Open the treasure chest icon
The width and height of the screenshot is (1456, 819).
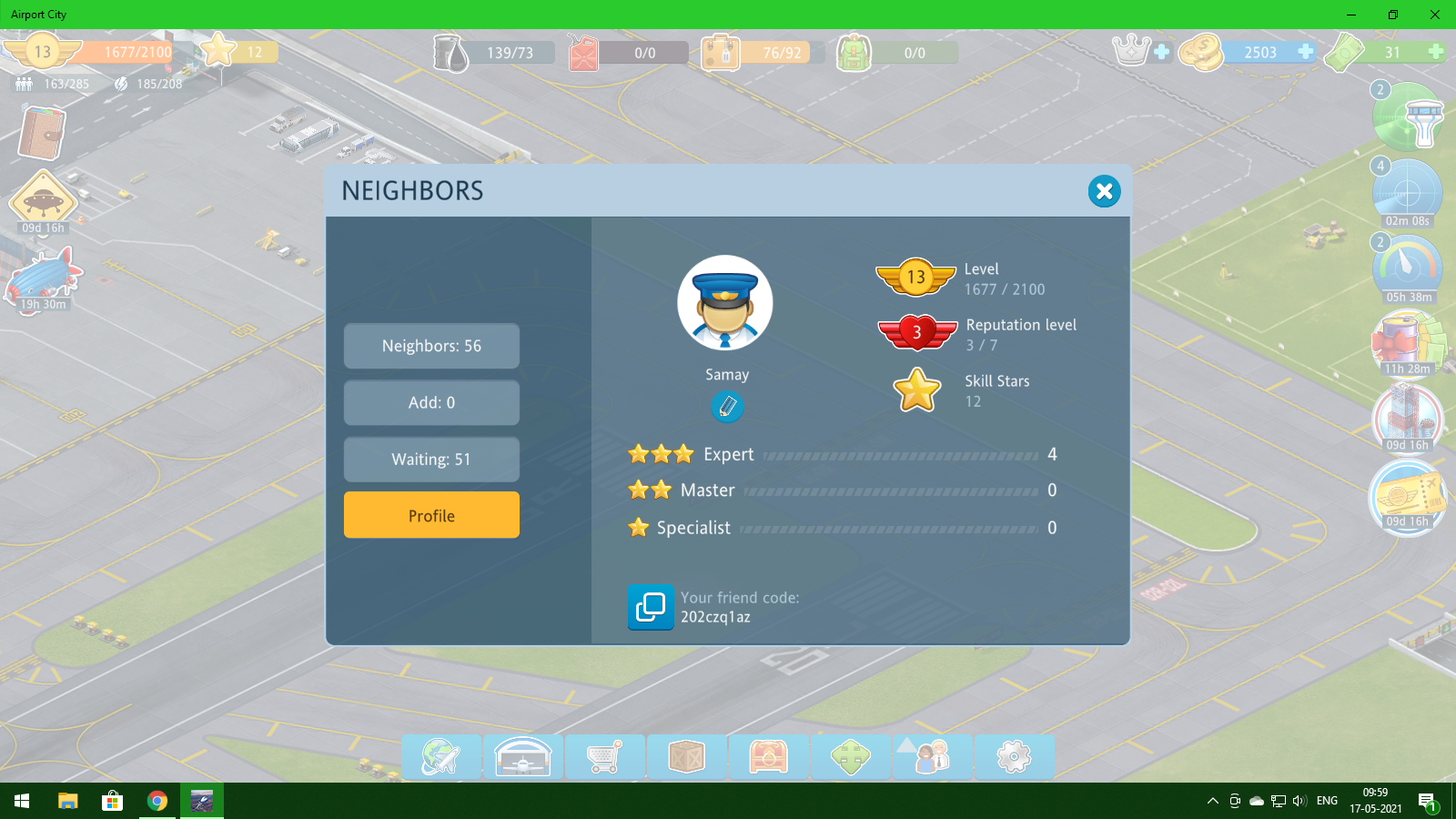(x=768, y=756)
